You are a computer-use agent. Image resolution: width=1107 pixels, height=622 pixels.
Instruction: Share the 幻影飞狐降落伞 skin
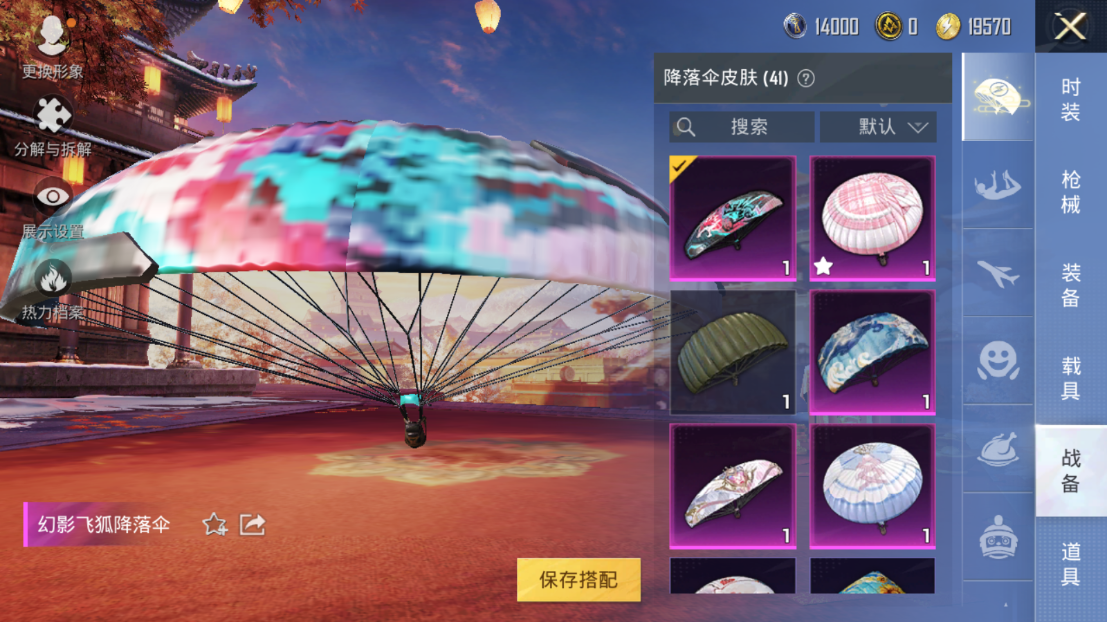253,524
